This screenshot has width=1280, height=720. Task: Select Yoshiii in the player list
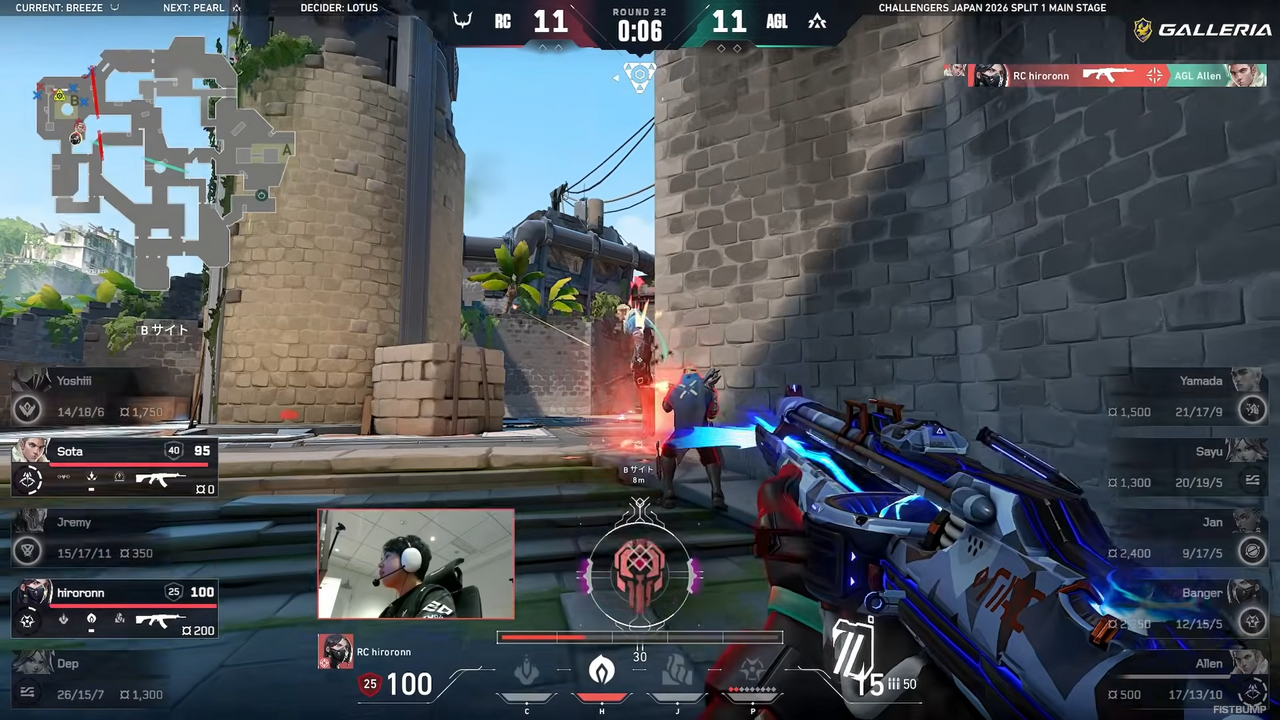pyautogui.click(x=100, y=396)
